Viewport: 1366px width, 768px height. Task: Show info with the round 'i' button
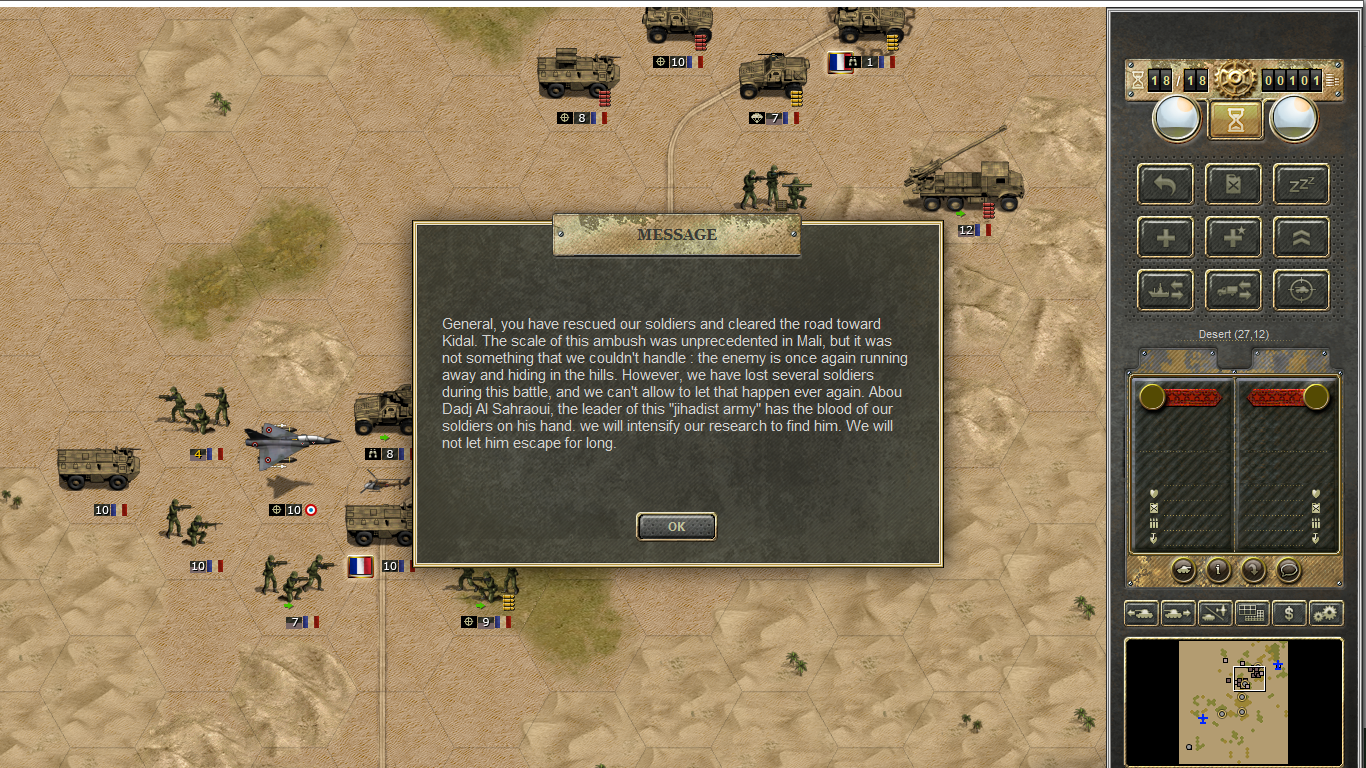(1218, 570)
